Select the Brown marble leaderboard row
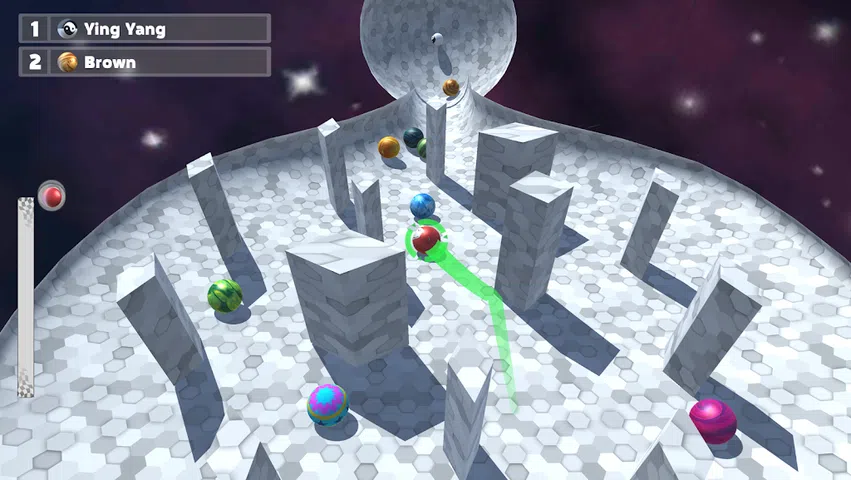Screen dimensions: 851x480 [x=144, y=62]
